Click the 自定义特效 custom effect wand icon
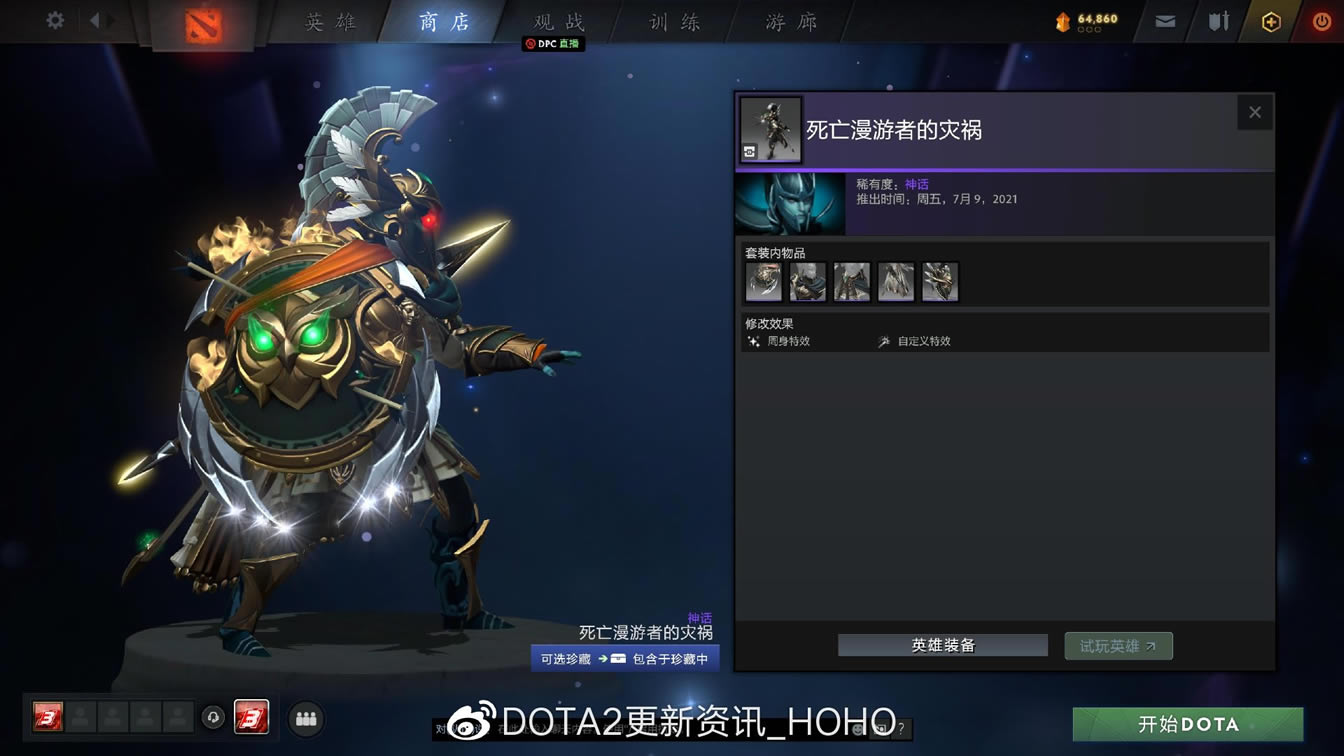 click(x=884, y=341)
